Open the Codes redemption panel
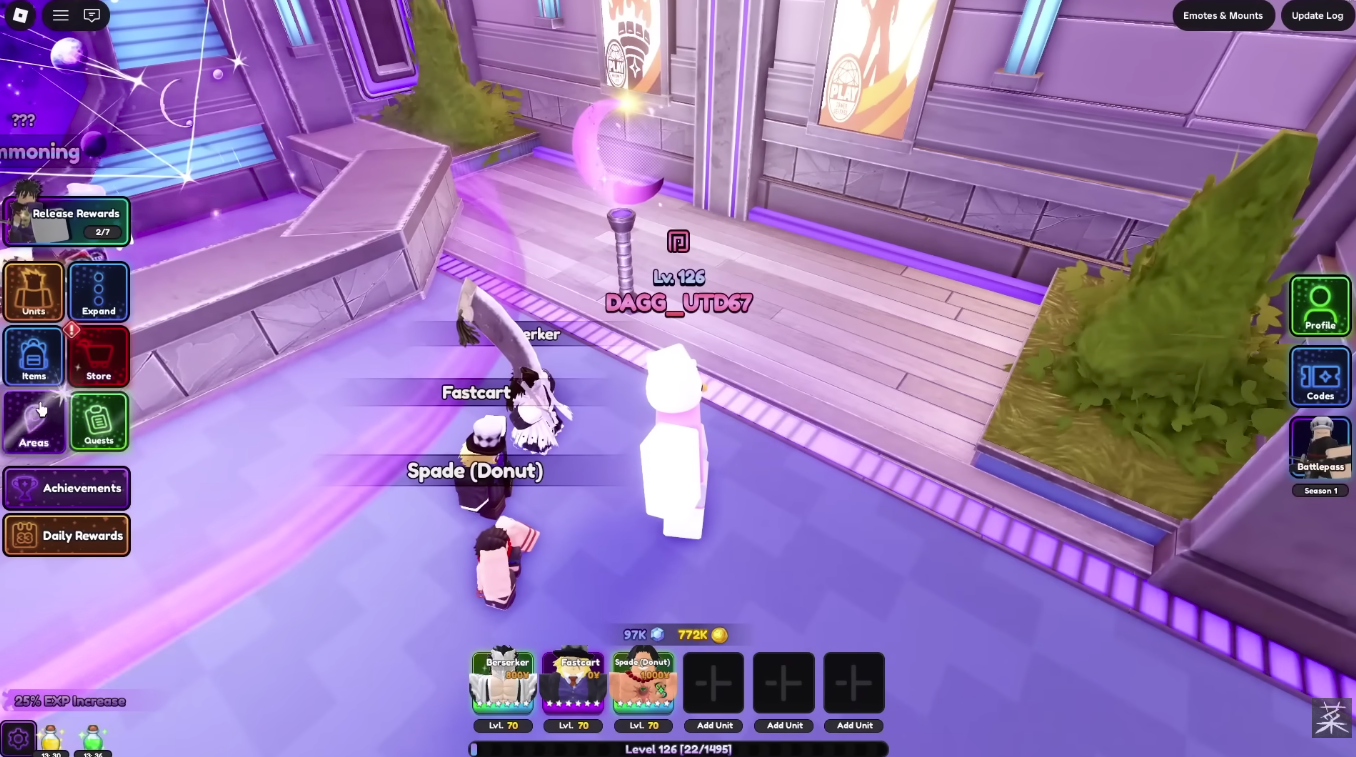Viewport: 1356px width, 757px height. pyautogui.click(x=1320, y=377)
